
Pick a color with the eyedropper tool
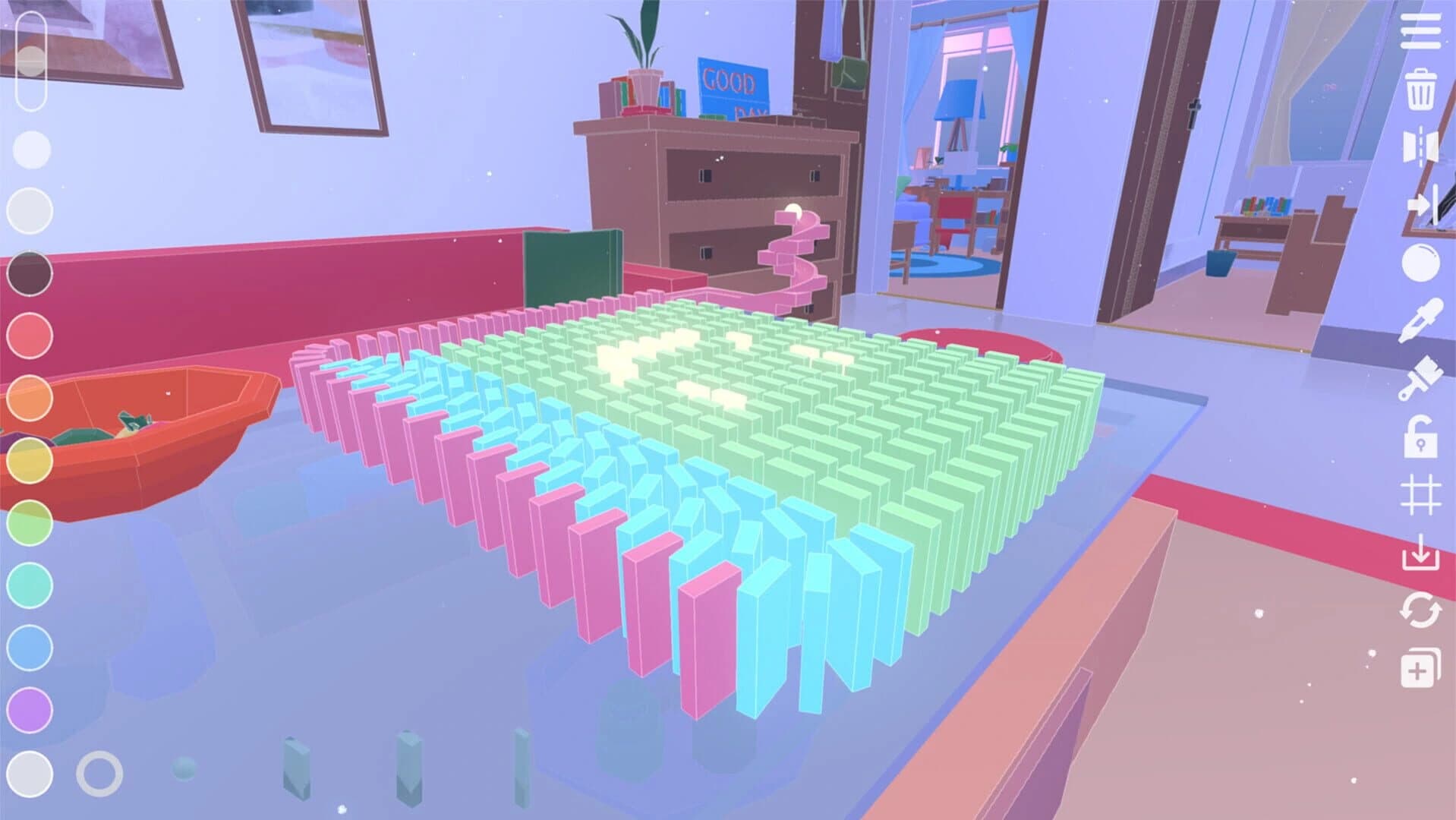click(1421, 319)
